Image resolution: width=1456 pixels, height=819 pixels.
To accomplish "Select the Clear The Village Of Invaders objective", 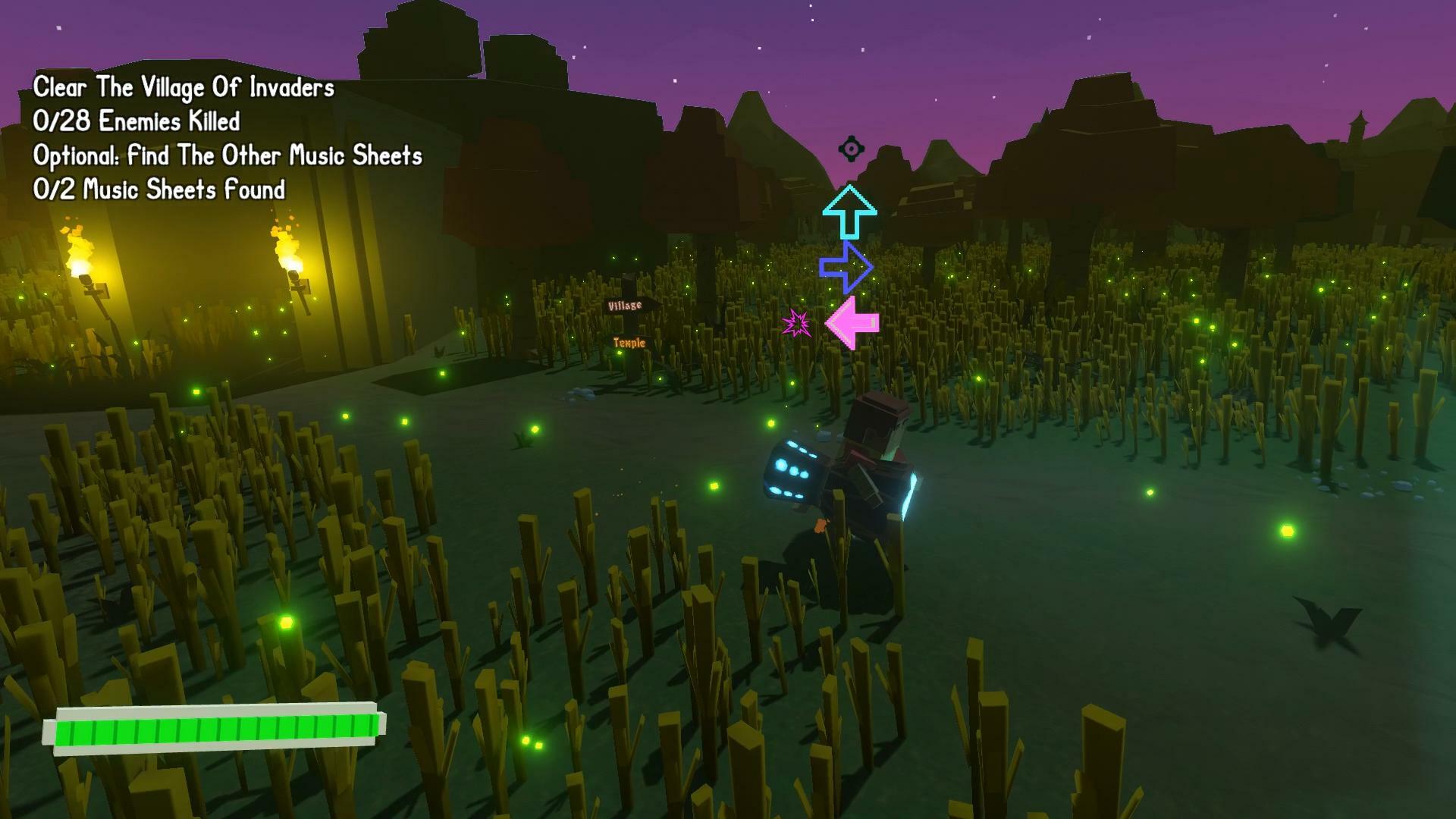I will 184,88.
